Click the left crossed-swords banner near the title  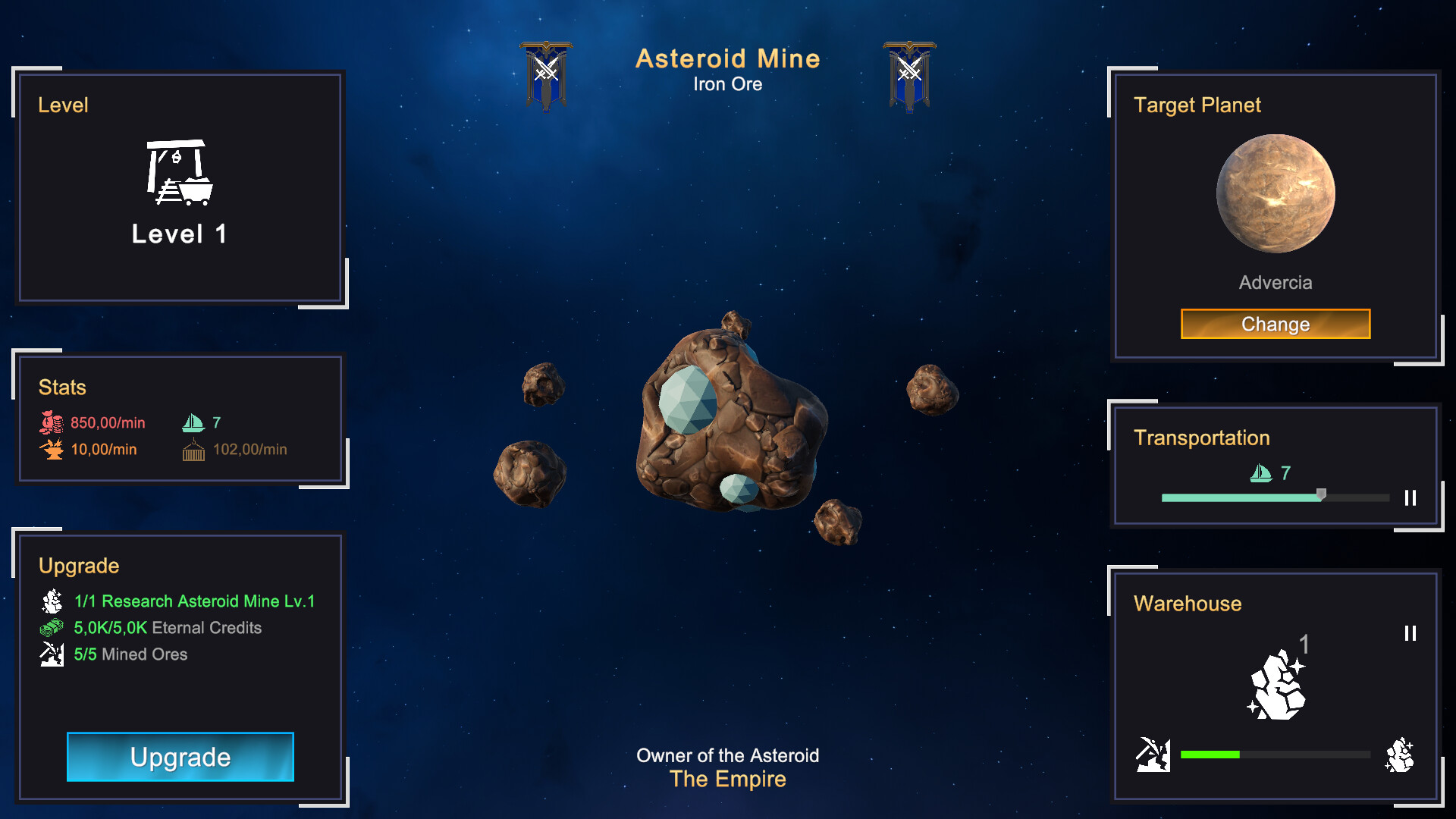coord(548,74)
